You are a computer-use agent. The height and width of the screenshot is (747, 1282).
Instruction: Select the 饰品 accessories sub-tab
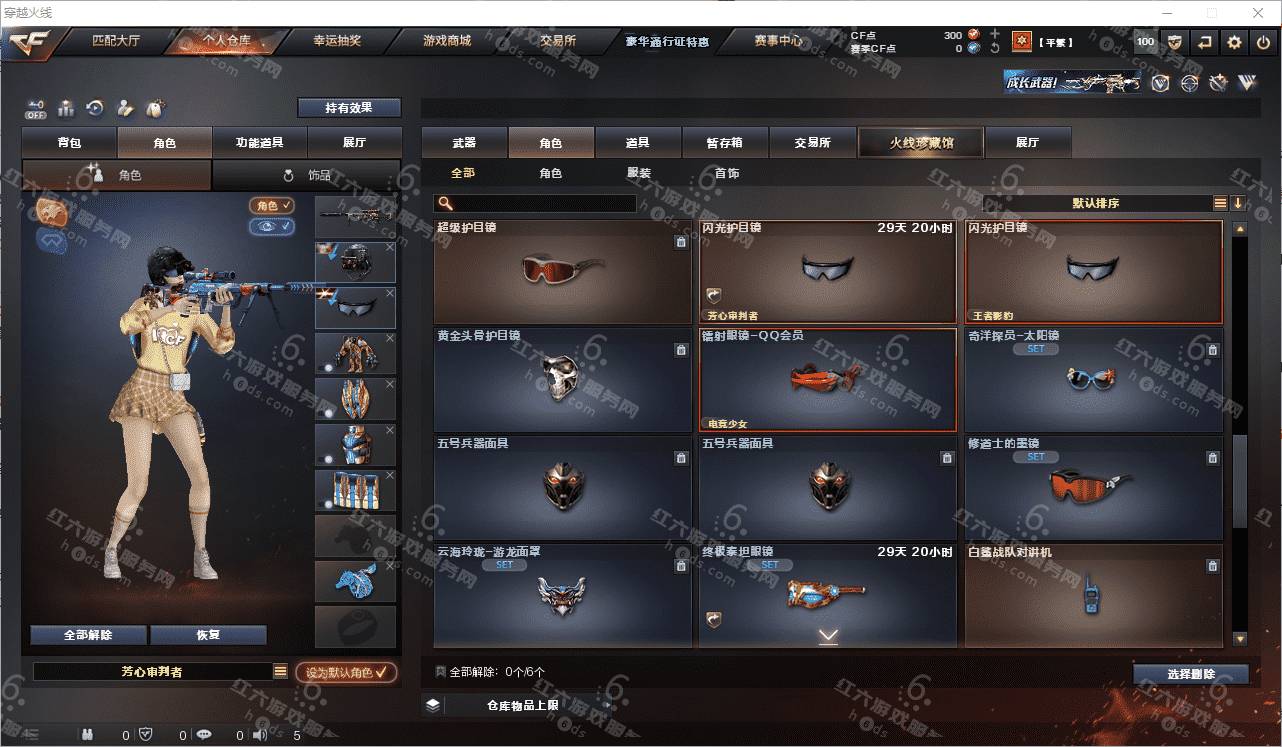306,175
